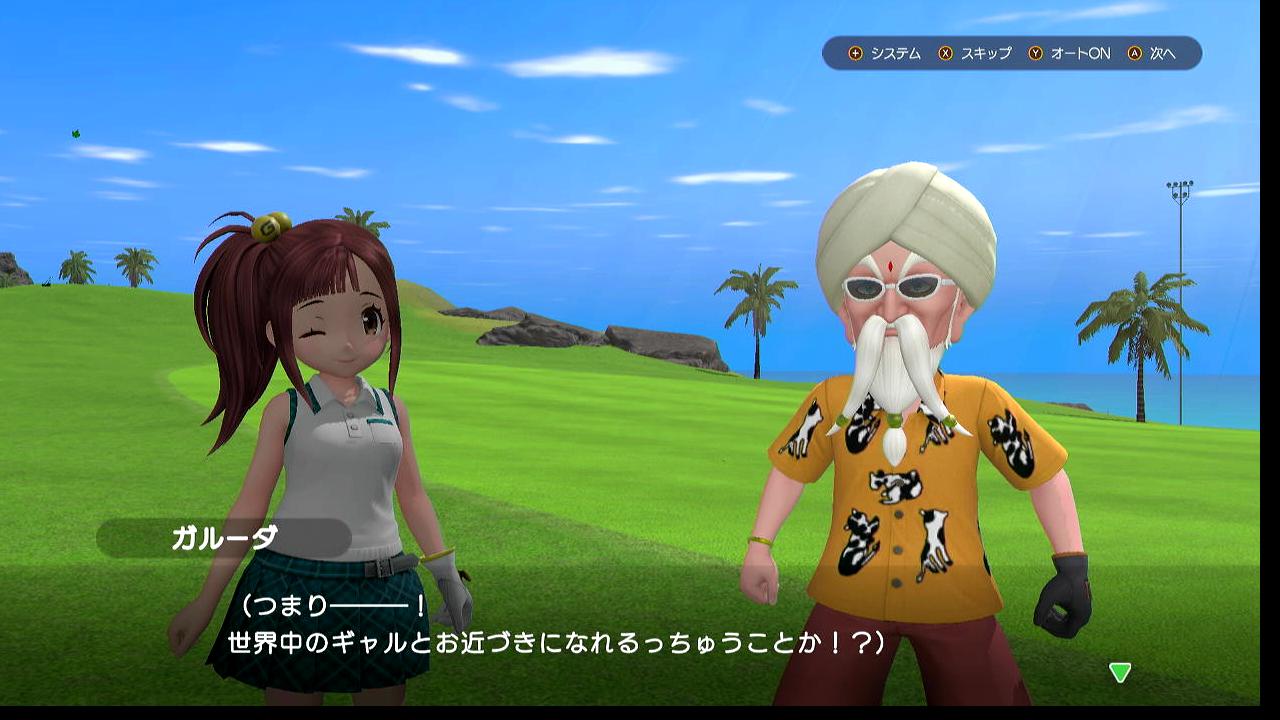This screenshot has height=720, width=1280.
Task: Select スキップ to skip the dialogue
Action: click(976, 54)
